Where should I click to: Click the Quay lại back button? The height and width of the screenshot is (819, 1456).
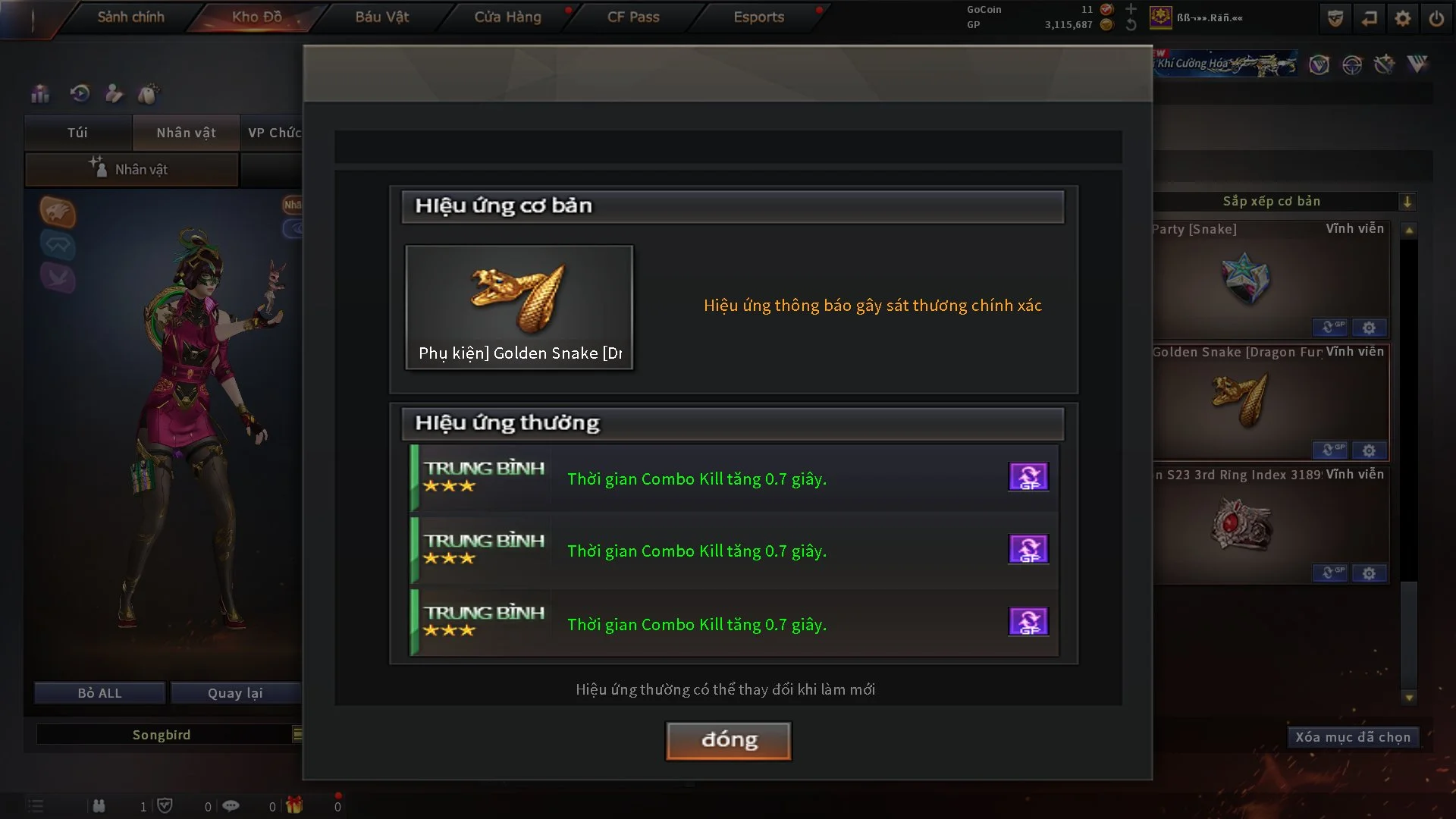click(x=235, y=693)
